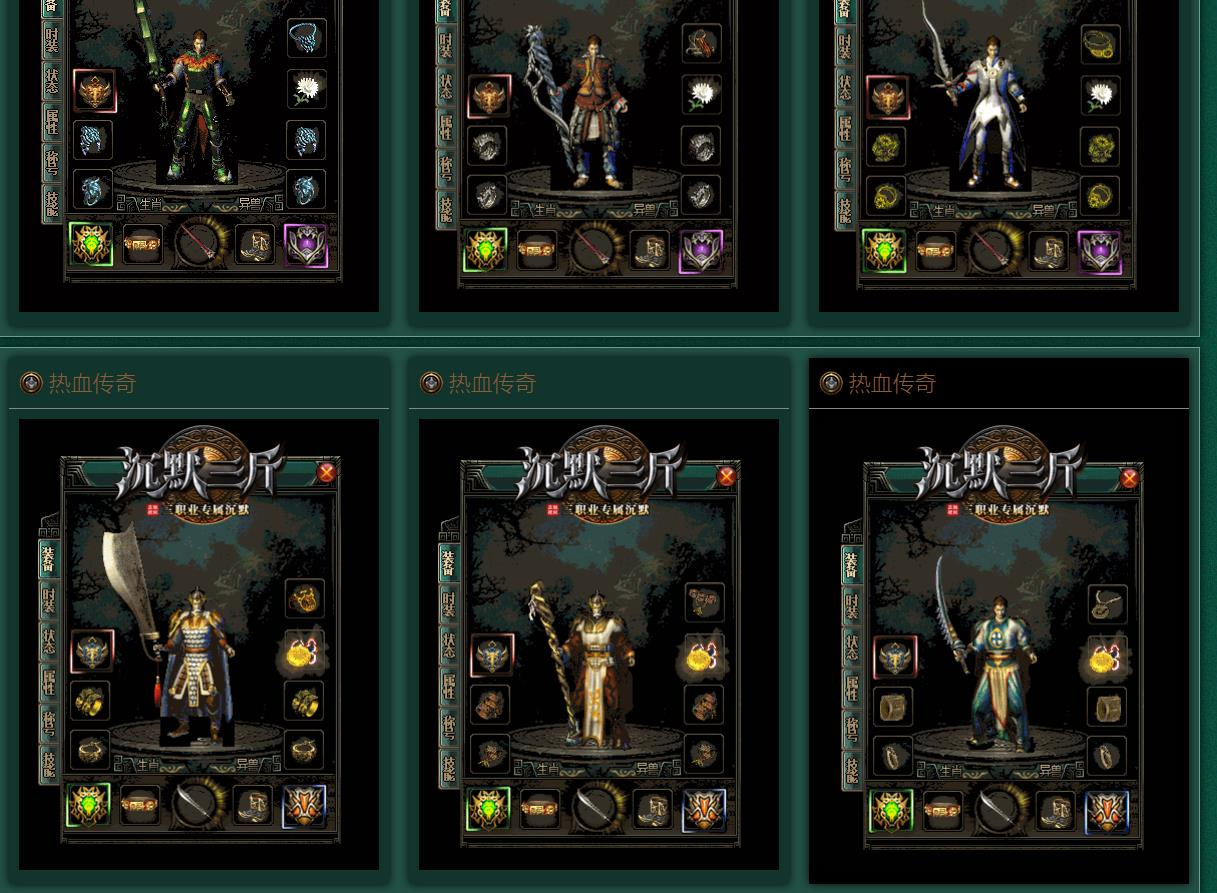Open the 热血传奇 heading above golden-staff mage
This screenshot has width=1217, height=893.
[492, 383]
